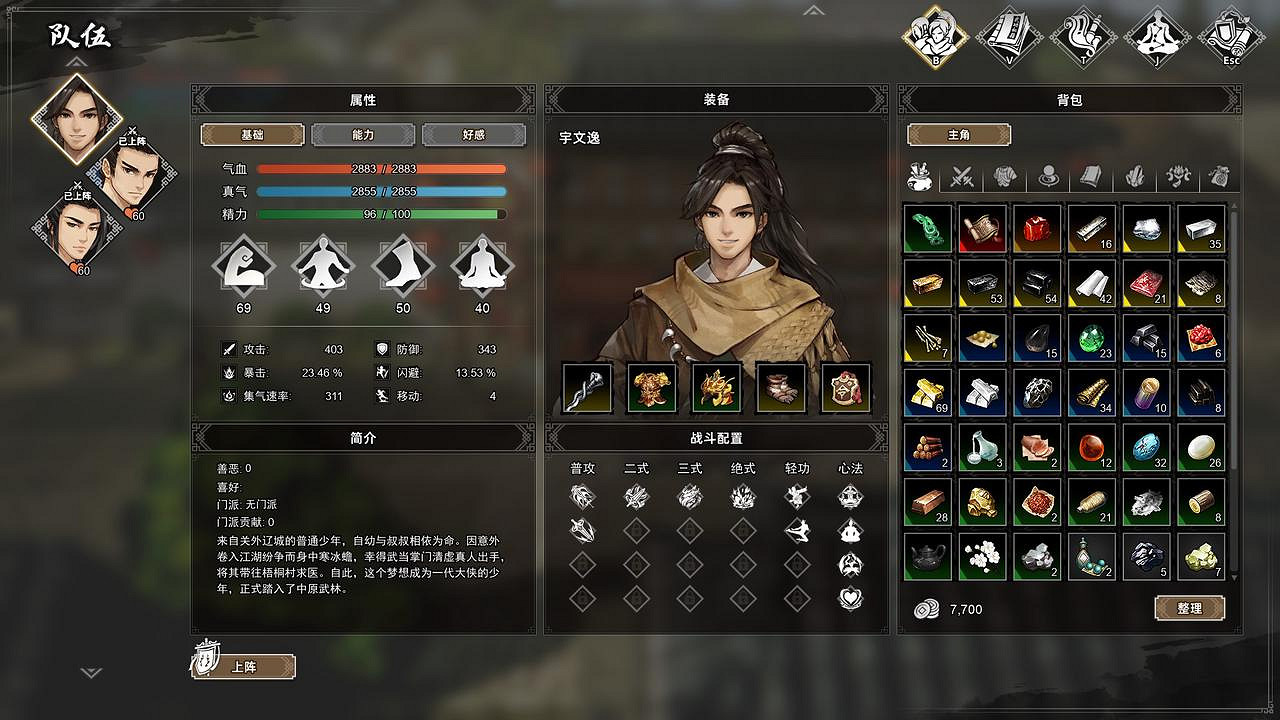This screenshot has width=1280, height=720.
Task: Click the 上阵 deploy button
Action: (x=244, y=666)
